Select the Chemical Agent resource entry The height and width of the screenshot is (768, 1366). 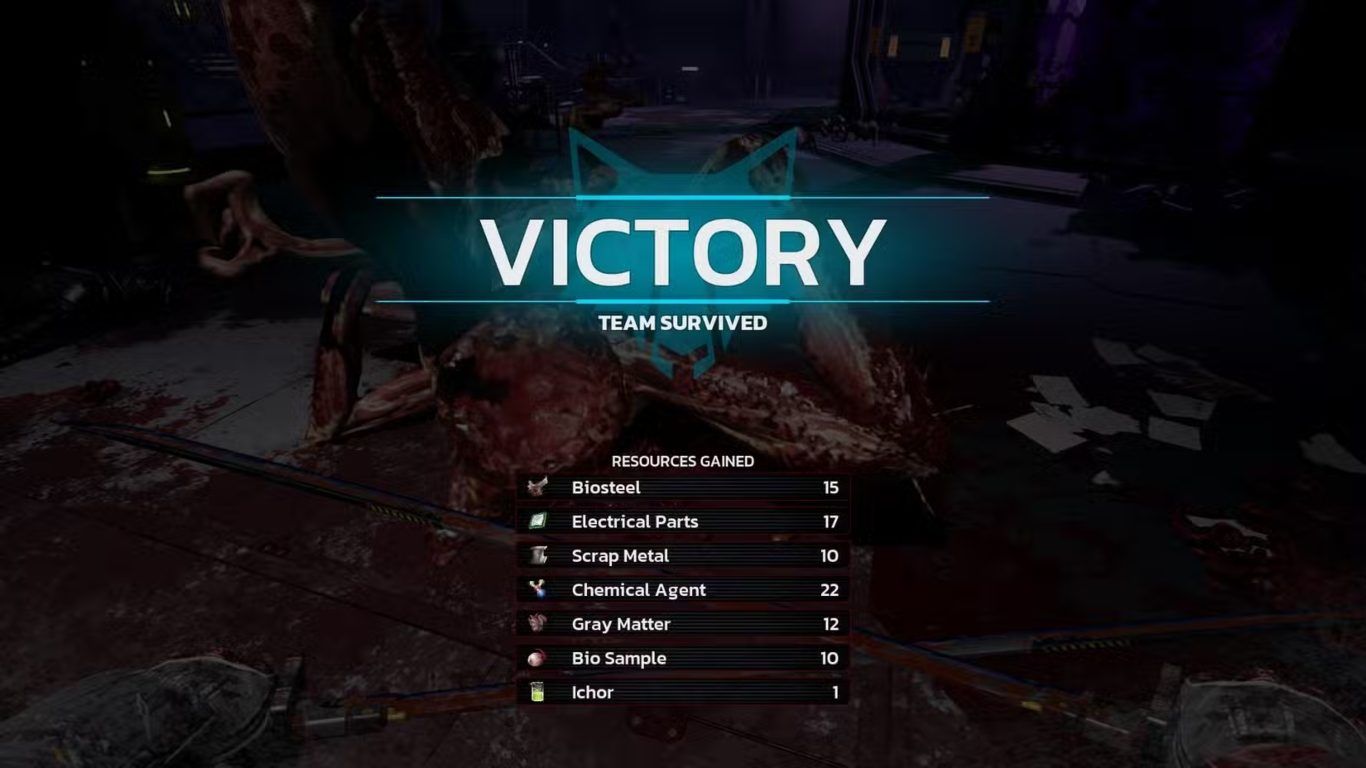click(683, 590)
